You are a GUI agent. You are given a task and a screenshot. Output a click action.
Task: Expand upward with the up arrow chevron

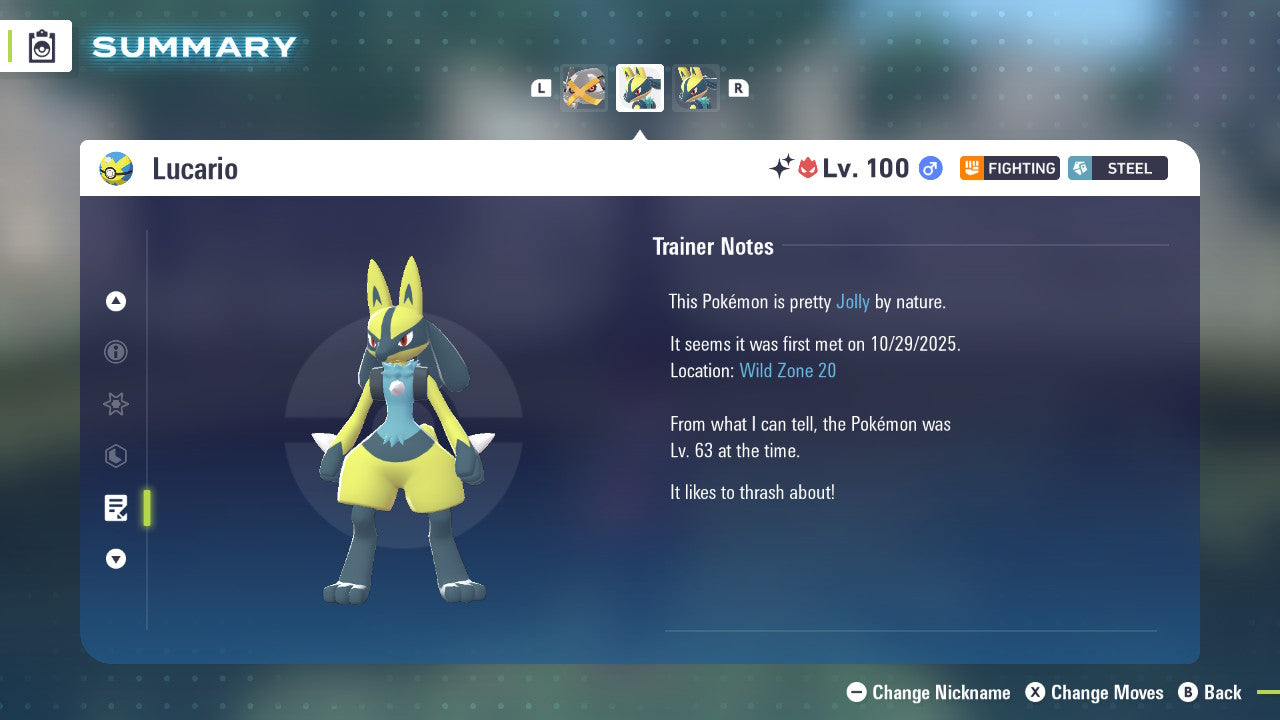[116, 301]
